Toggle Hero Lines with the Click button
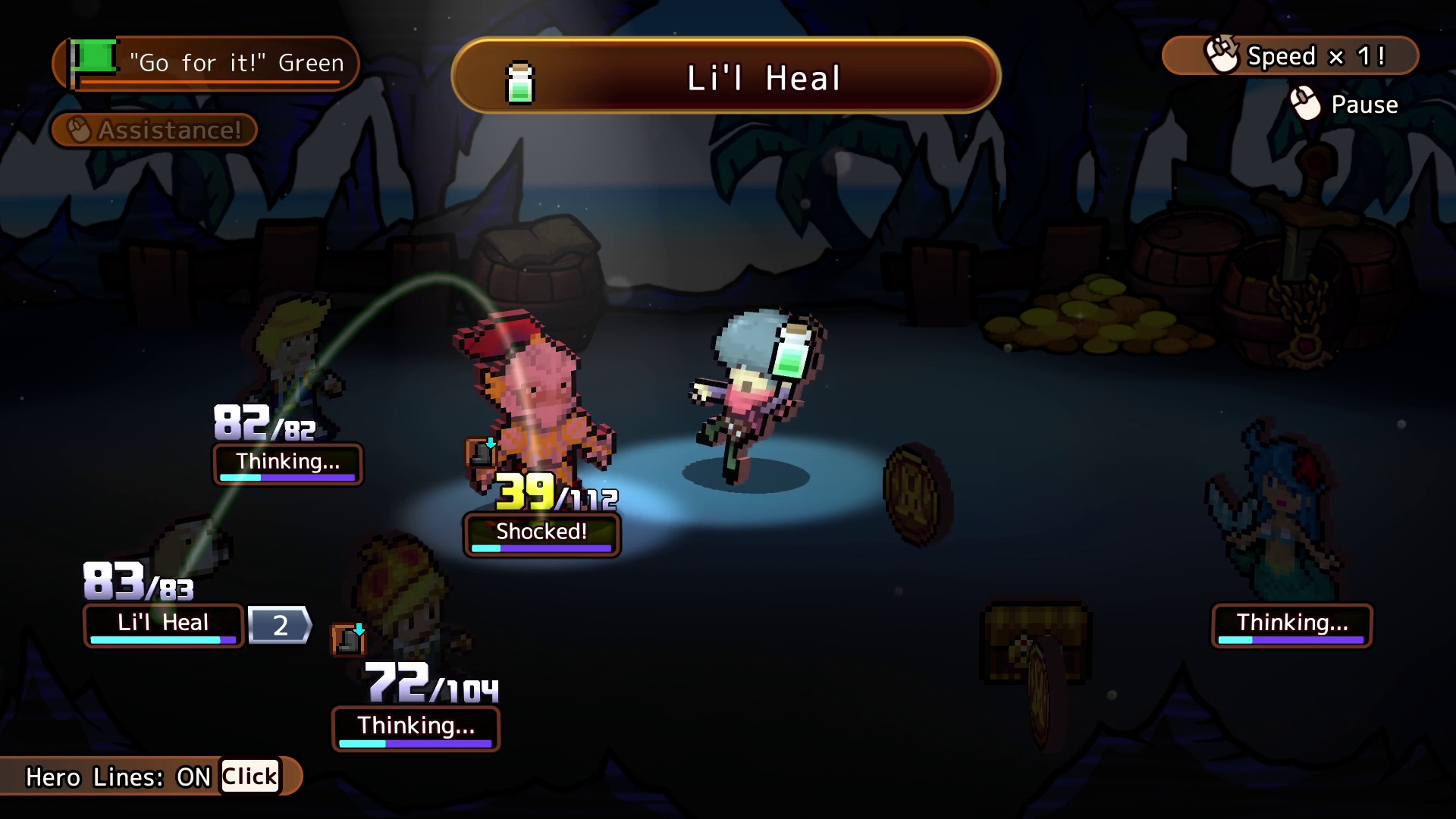Image resolution: width=1456 pixels, height=819 pixels. [249, 777]
